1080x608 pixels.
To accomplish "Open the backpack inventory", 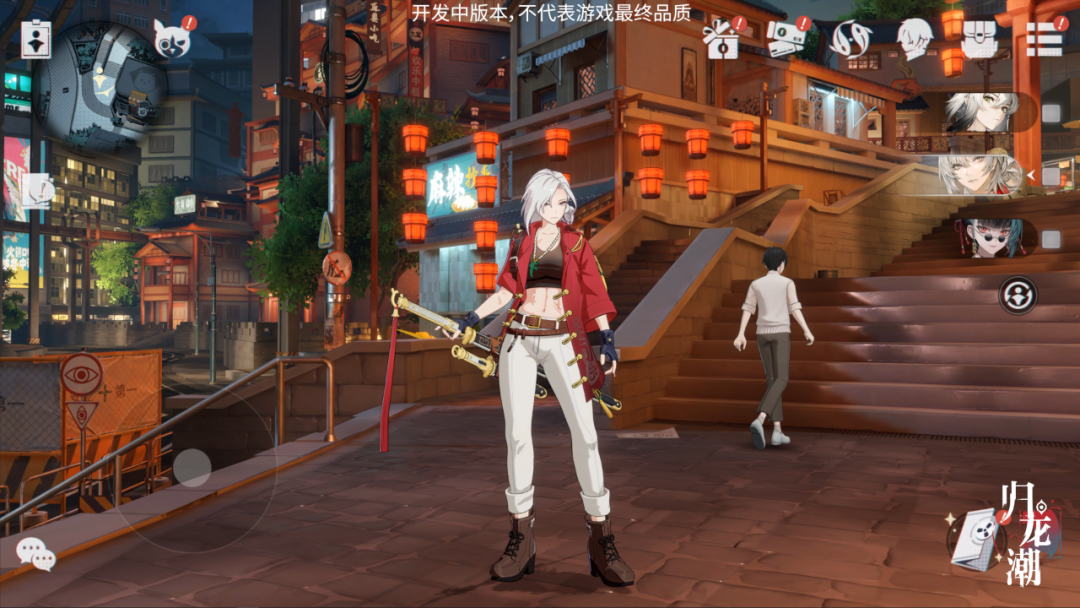I will point(979,38).
